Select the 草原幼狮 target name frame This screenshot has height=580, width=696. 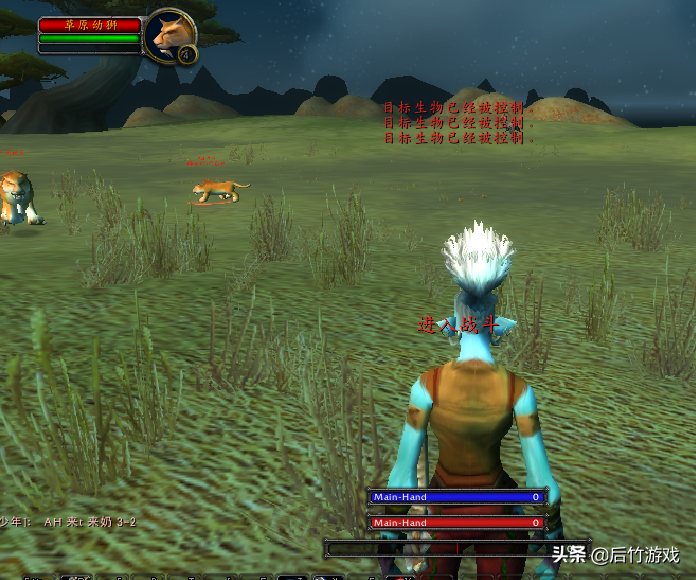click(90, 25)
